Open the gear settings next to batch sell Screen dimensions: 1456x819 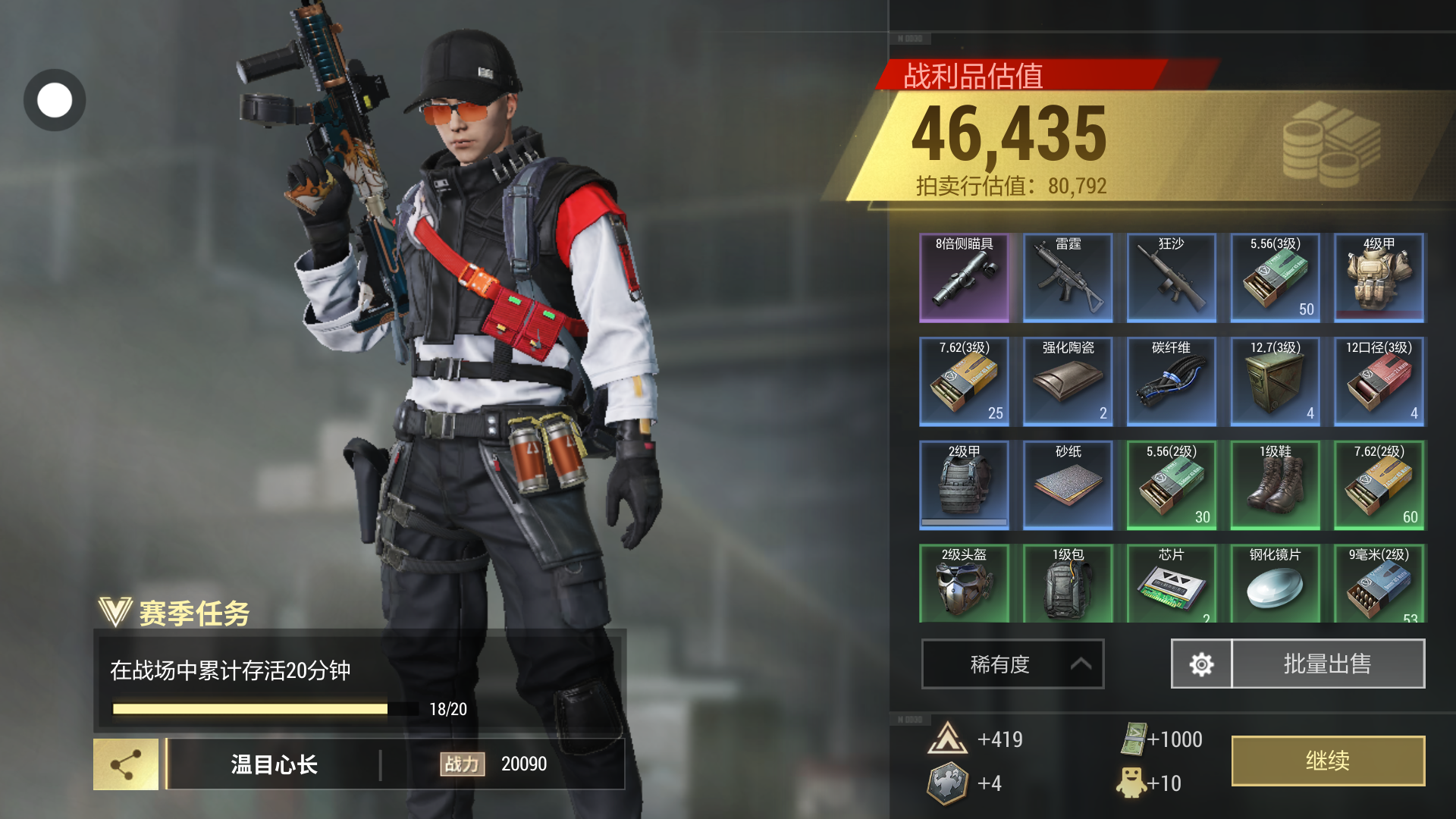1201,664
